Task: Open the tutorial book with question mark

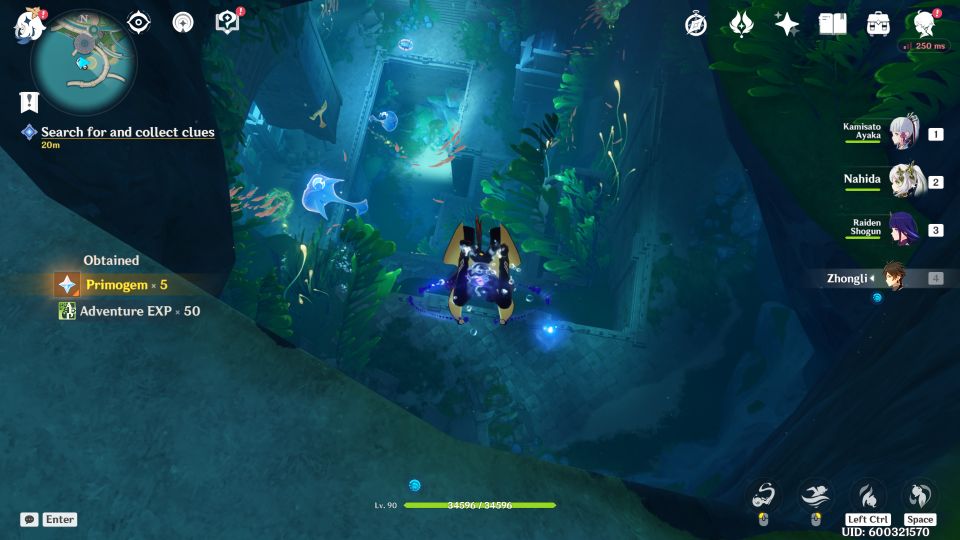Action: click(x=228, y=22)
